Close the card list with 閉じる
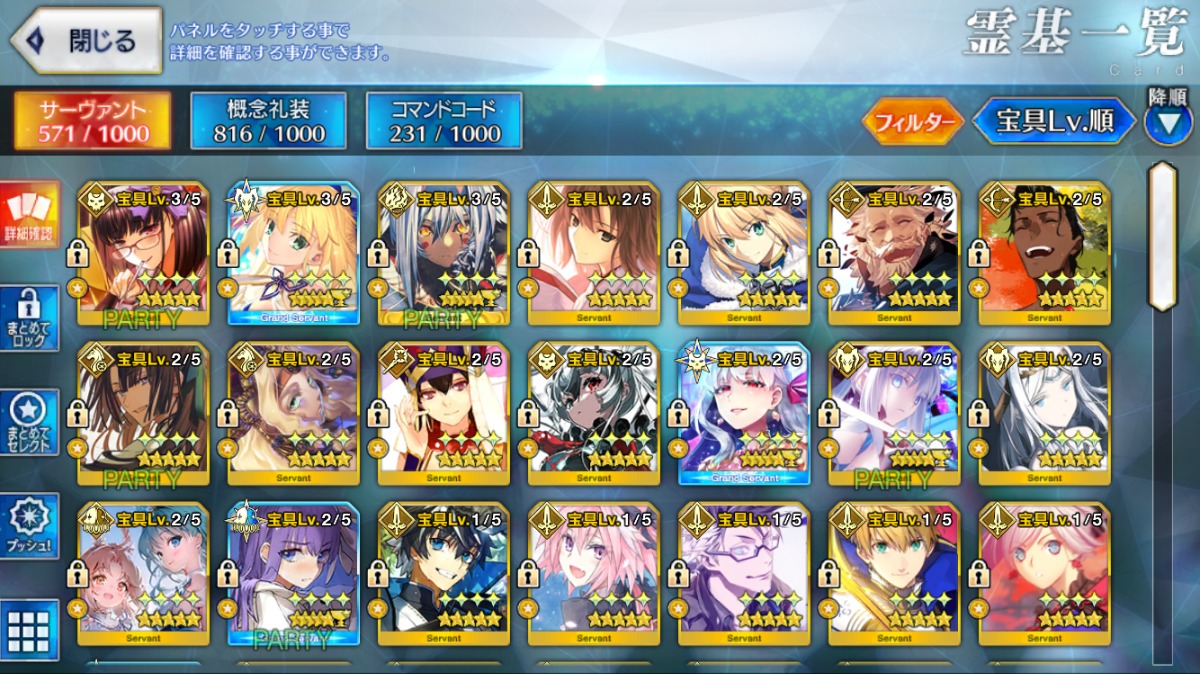 coord(86,41)
